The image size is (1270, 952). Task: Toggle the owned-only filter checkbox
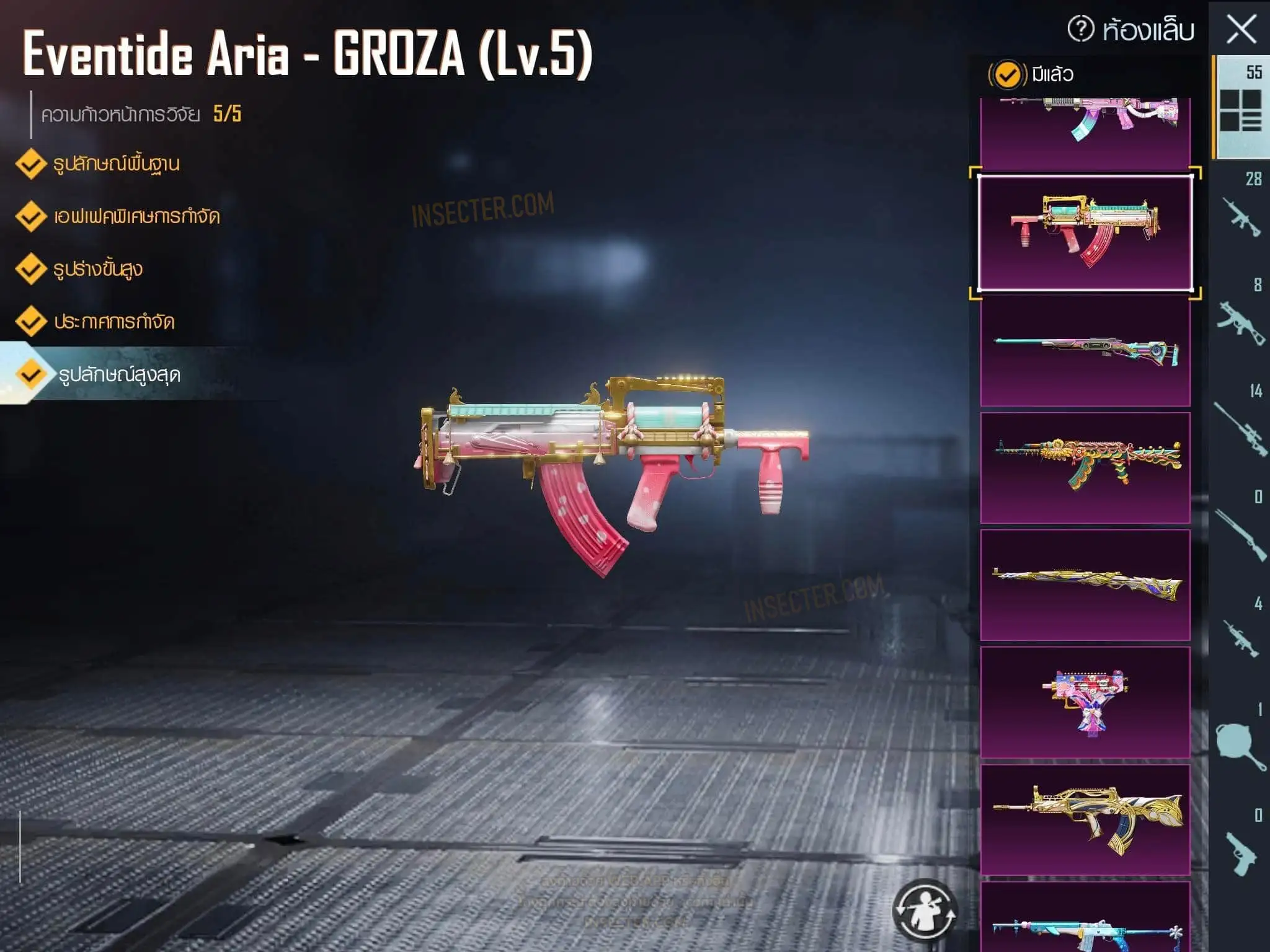1006,75
